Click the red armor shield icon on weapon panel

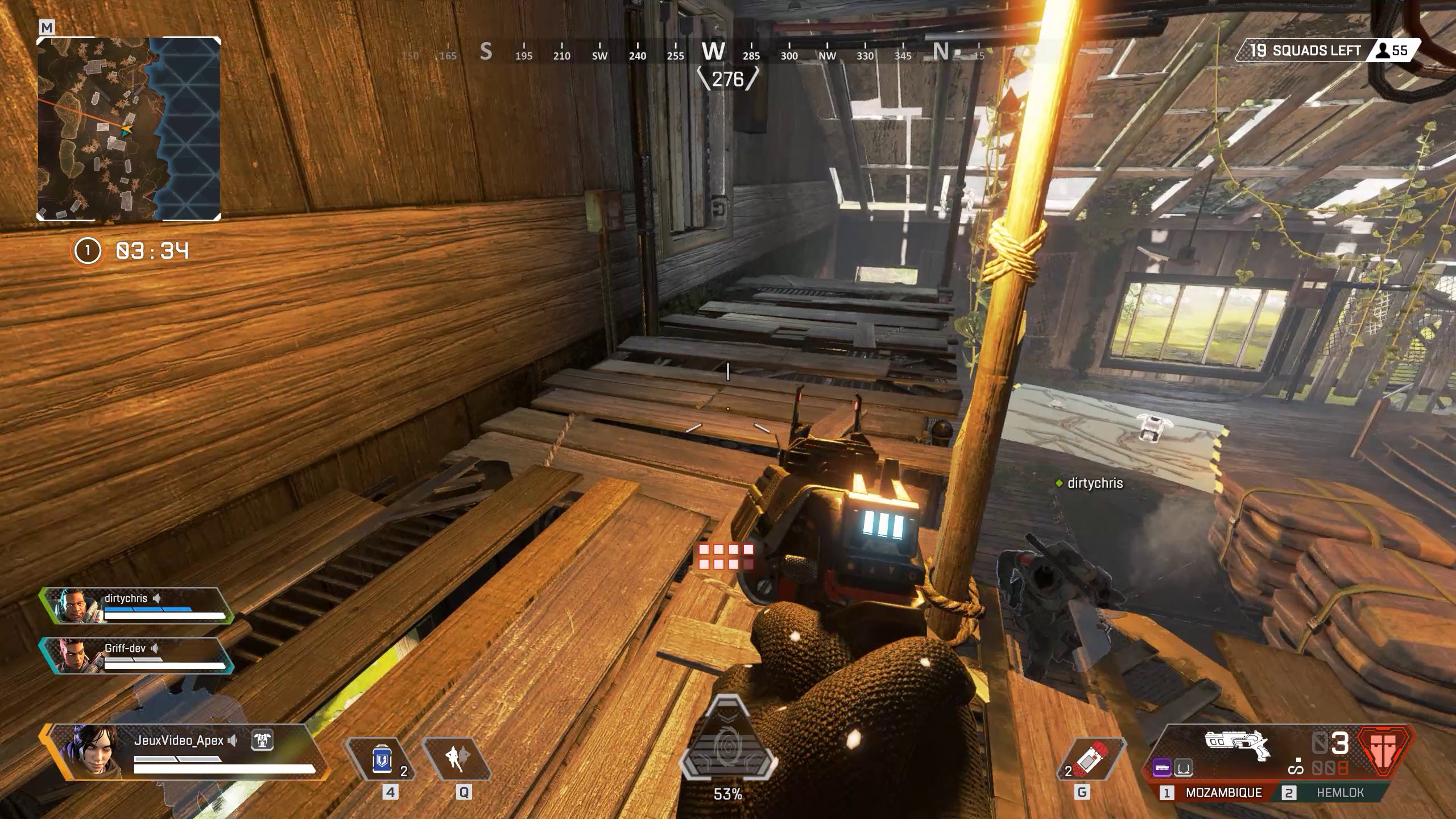click(x=1383, y=750)
